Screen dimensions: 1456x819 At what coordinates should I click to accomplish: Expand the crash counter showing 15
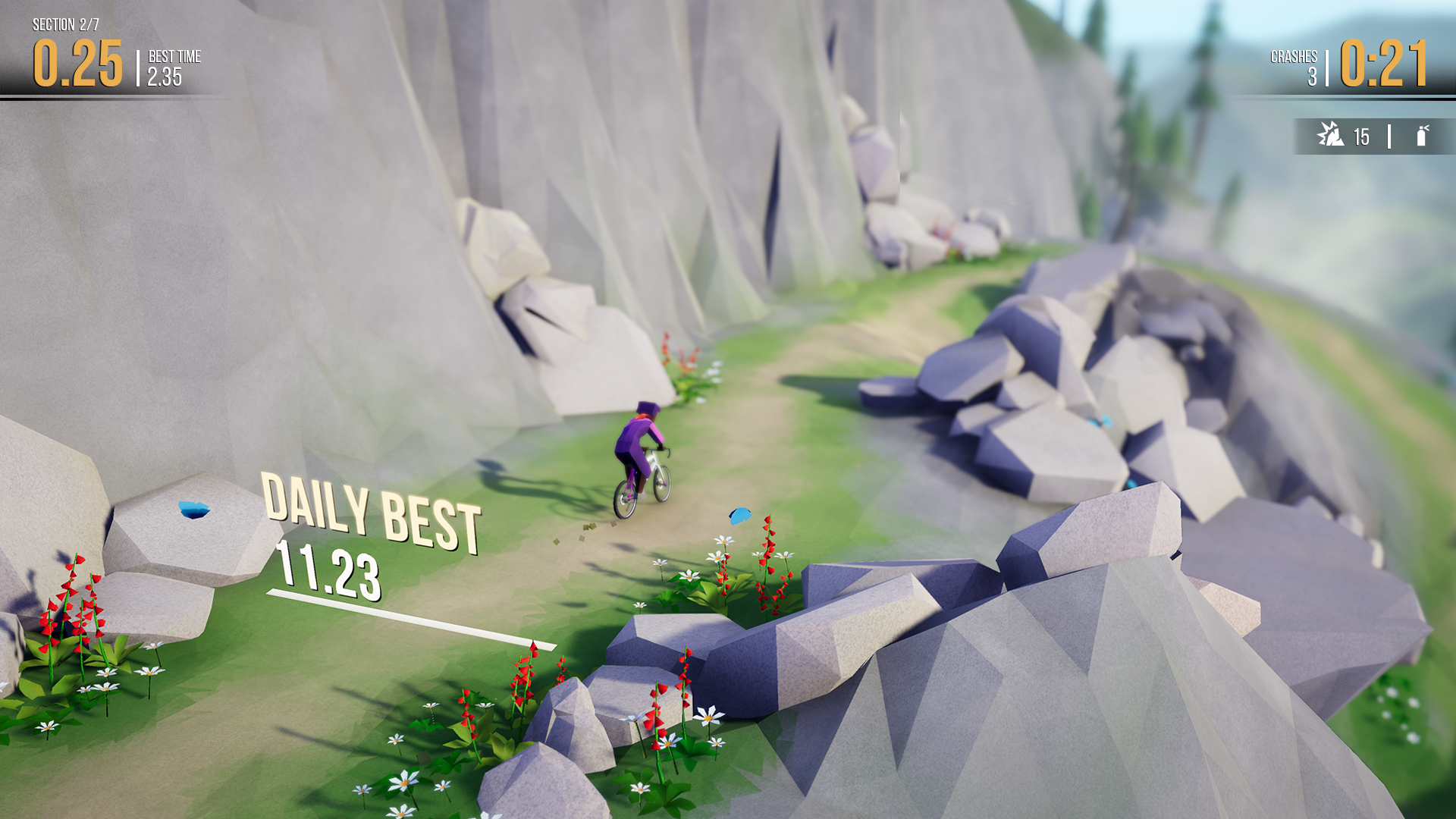1360,136
